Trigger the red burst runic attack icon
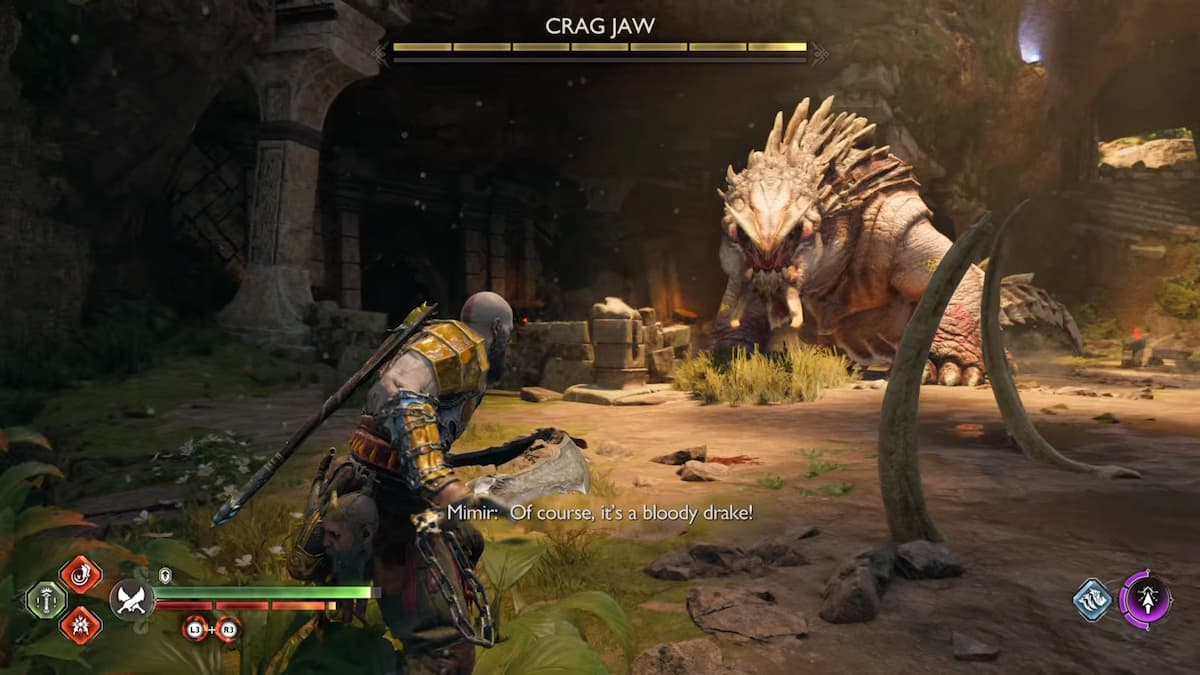1200x675 pixels. coord(80,625)
